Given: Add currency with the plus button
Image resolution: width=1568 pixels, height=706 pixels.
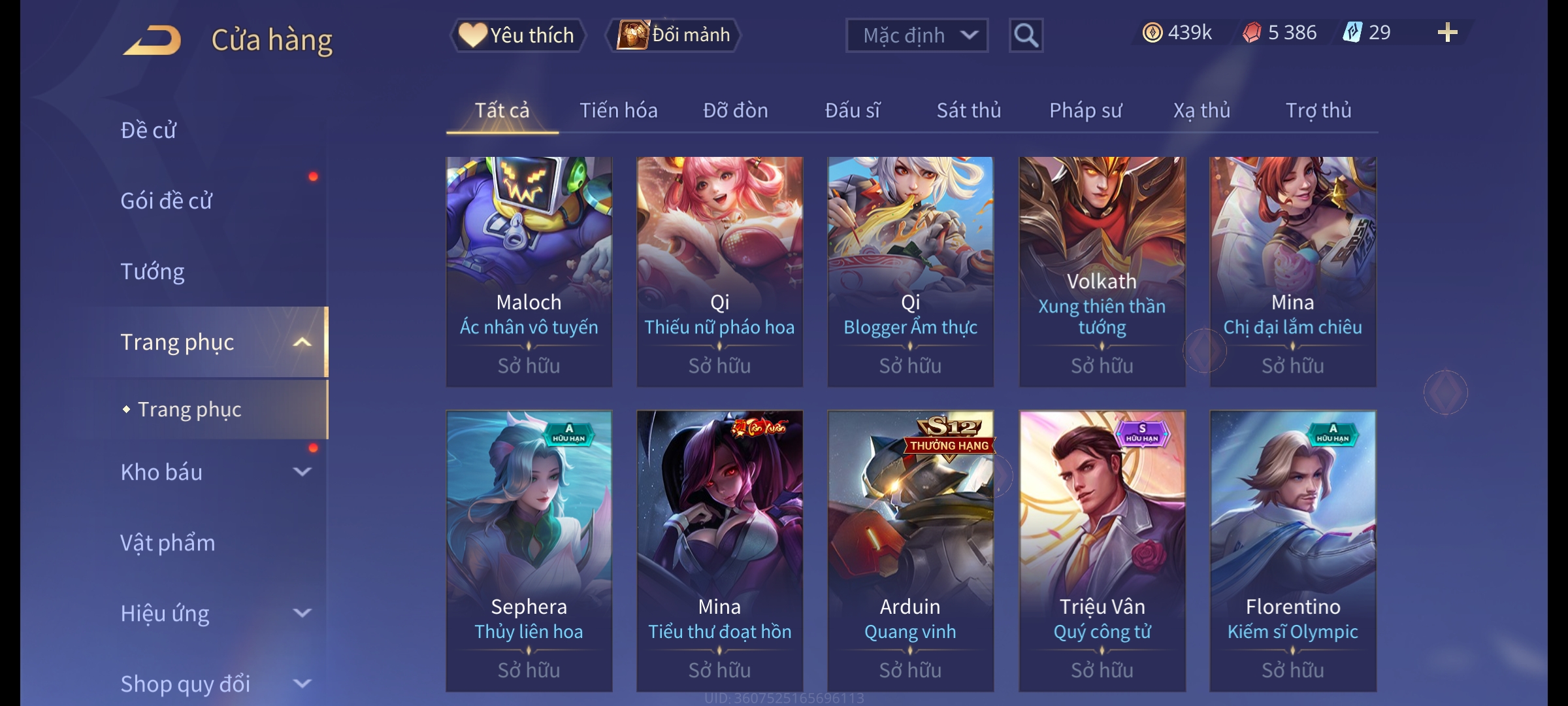Looking at the screenshot, I should pos(1447,33).
